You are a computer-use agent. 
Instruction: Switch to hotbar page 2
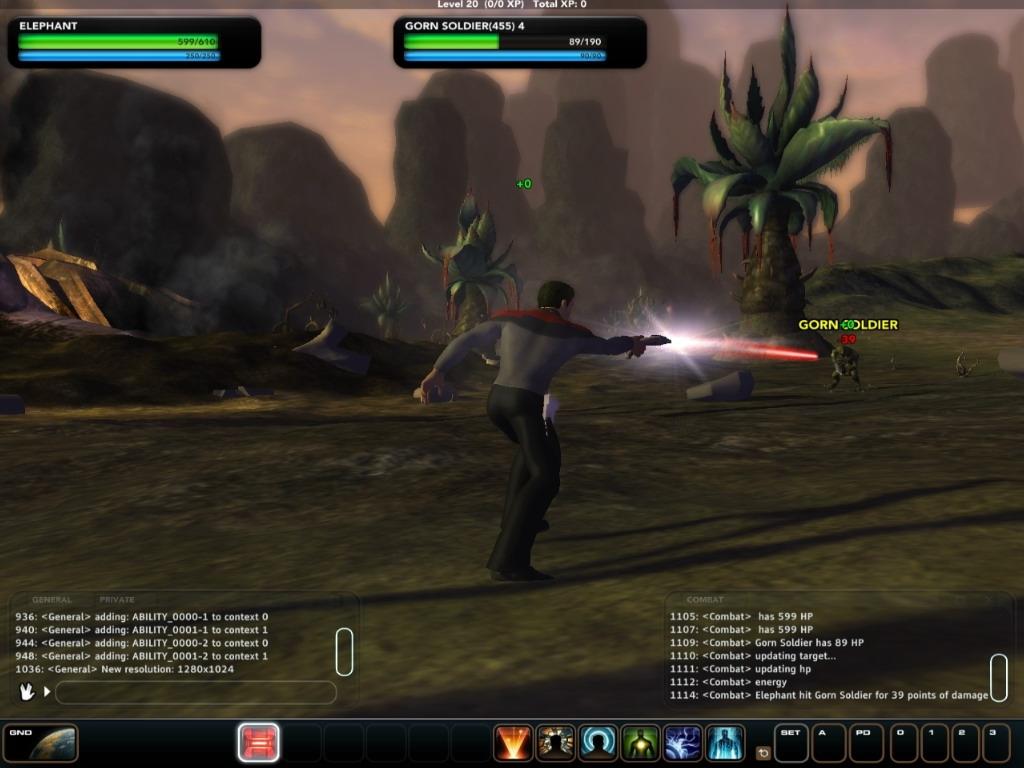click(x=966, y=743)
